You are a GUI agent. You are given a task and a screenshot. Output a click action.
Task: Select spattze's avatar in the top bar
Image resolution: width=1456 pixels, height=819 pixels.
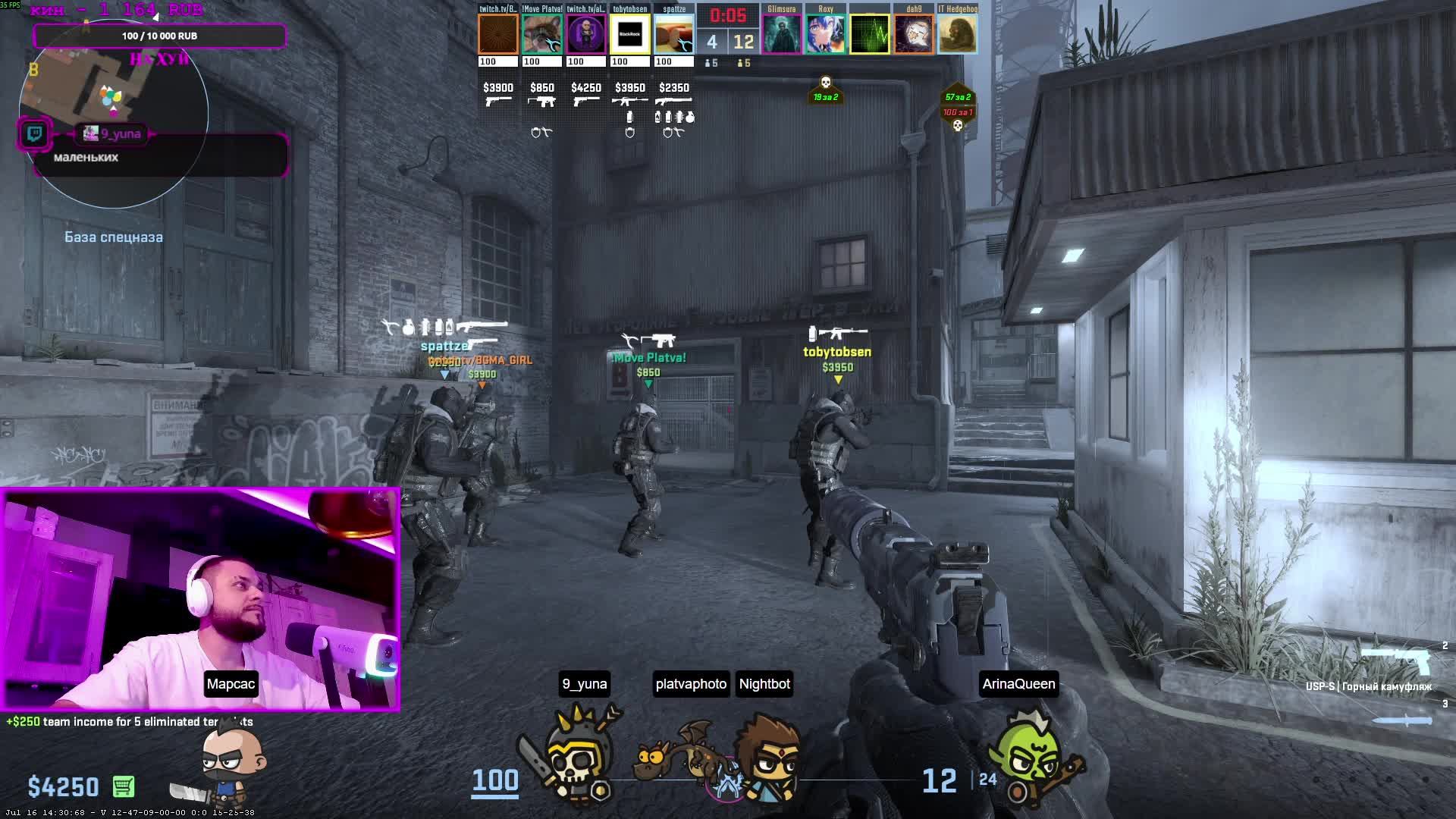click(x=674, y=34)
